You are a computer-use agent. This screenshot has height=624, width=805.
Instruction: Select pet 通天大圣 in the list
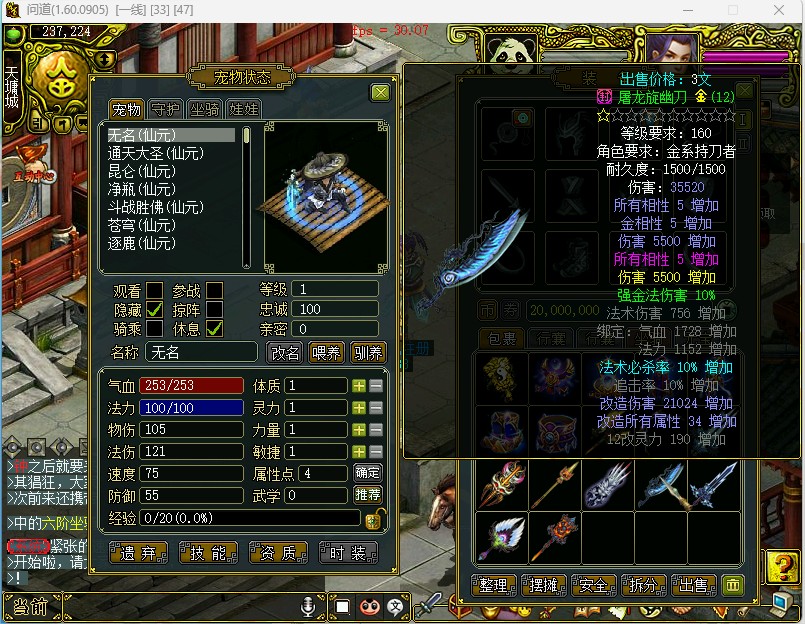point(156,153)
